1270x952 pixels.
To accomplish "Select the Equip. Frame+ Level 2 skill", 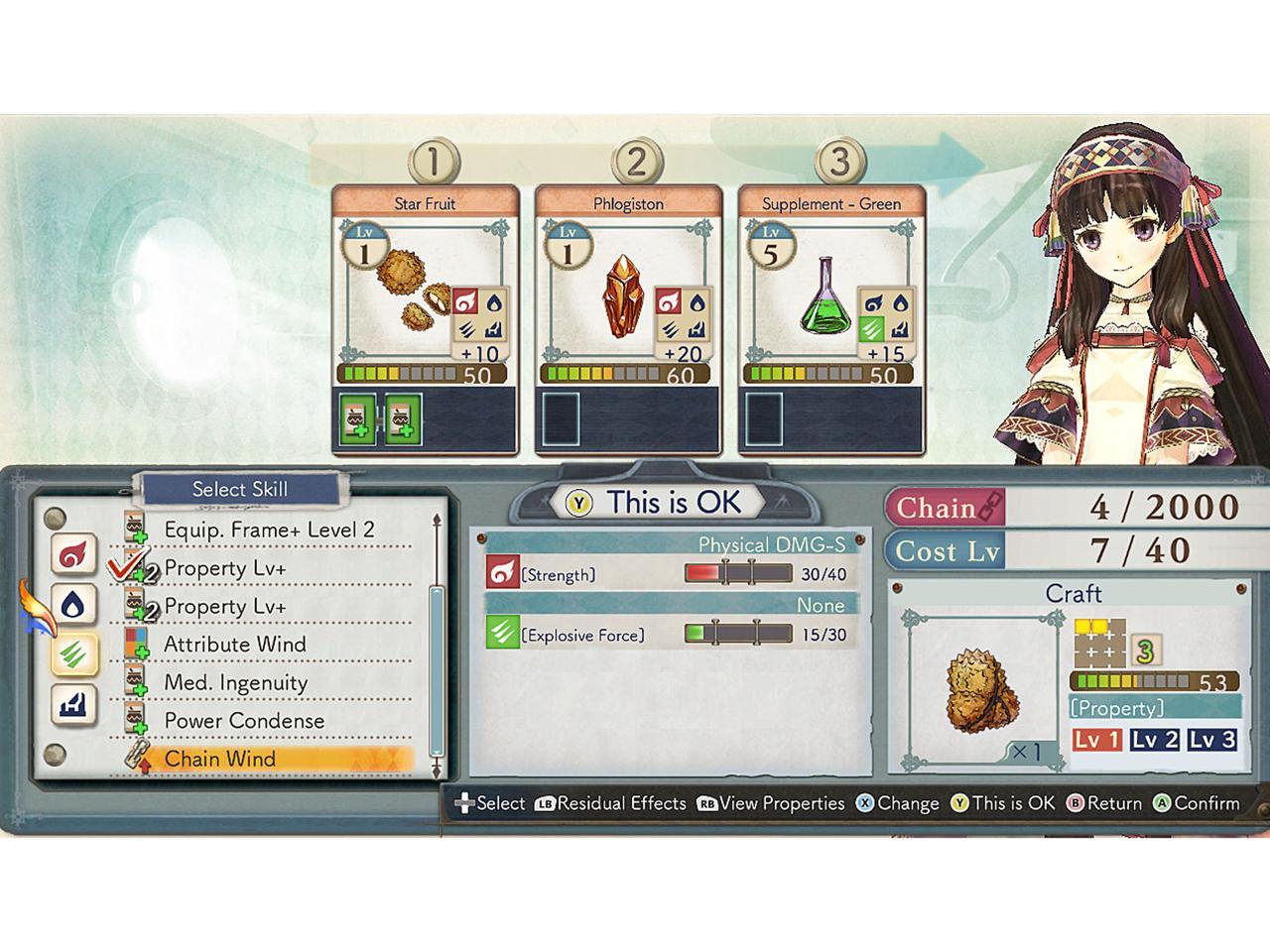I will tap(269, 530).
